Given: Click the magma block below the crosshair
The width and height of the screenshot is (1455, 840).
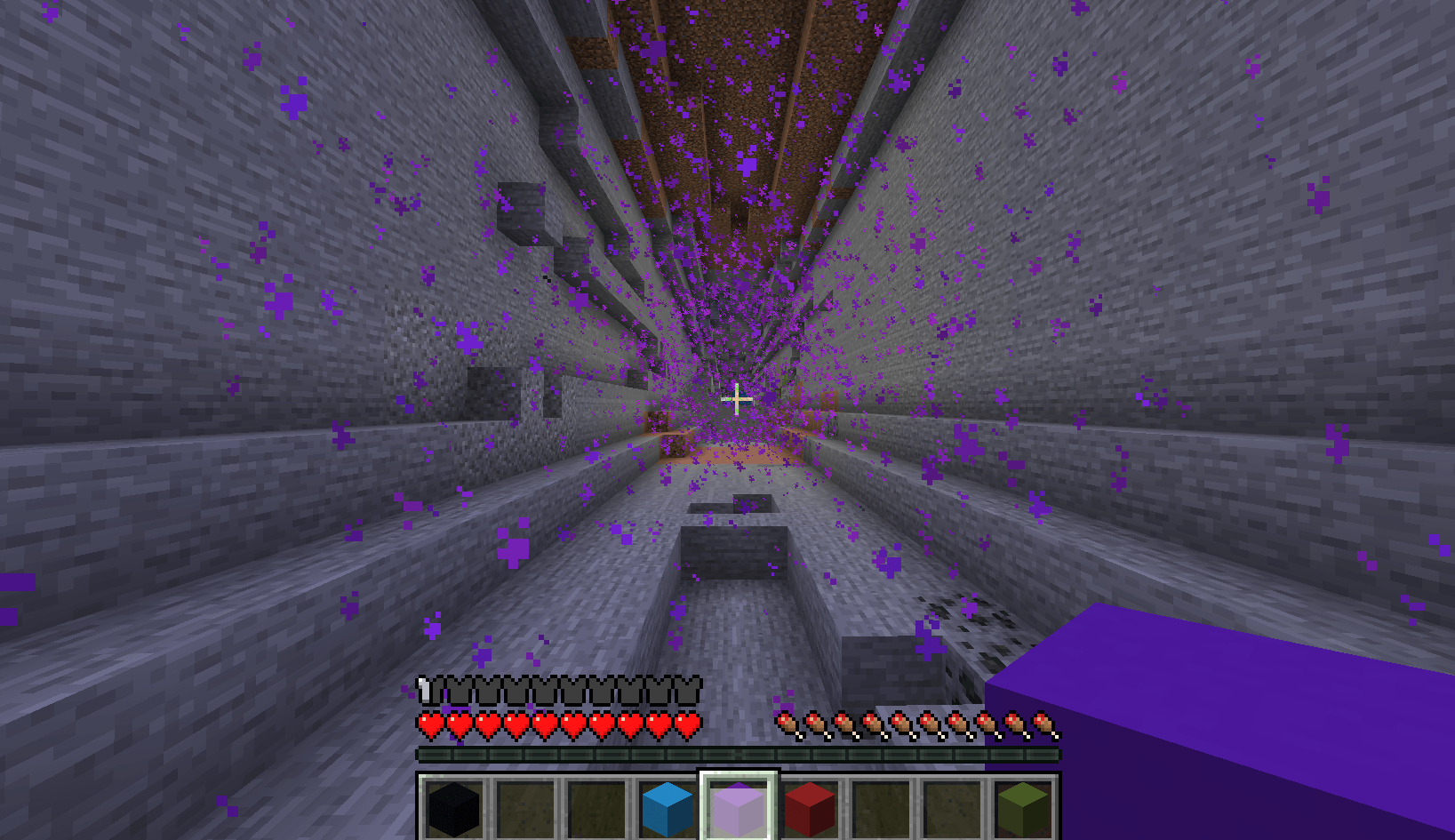Looking at the screenshot, I should point(738,453).
